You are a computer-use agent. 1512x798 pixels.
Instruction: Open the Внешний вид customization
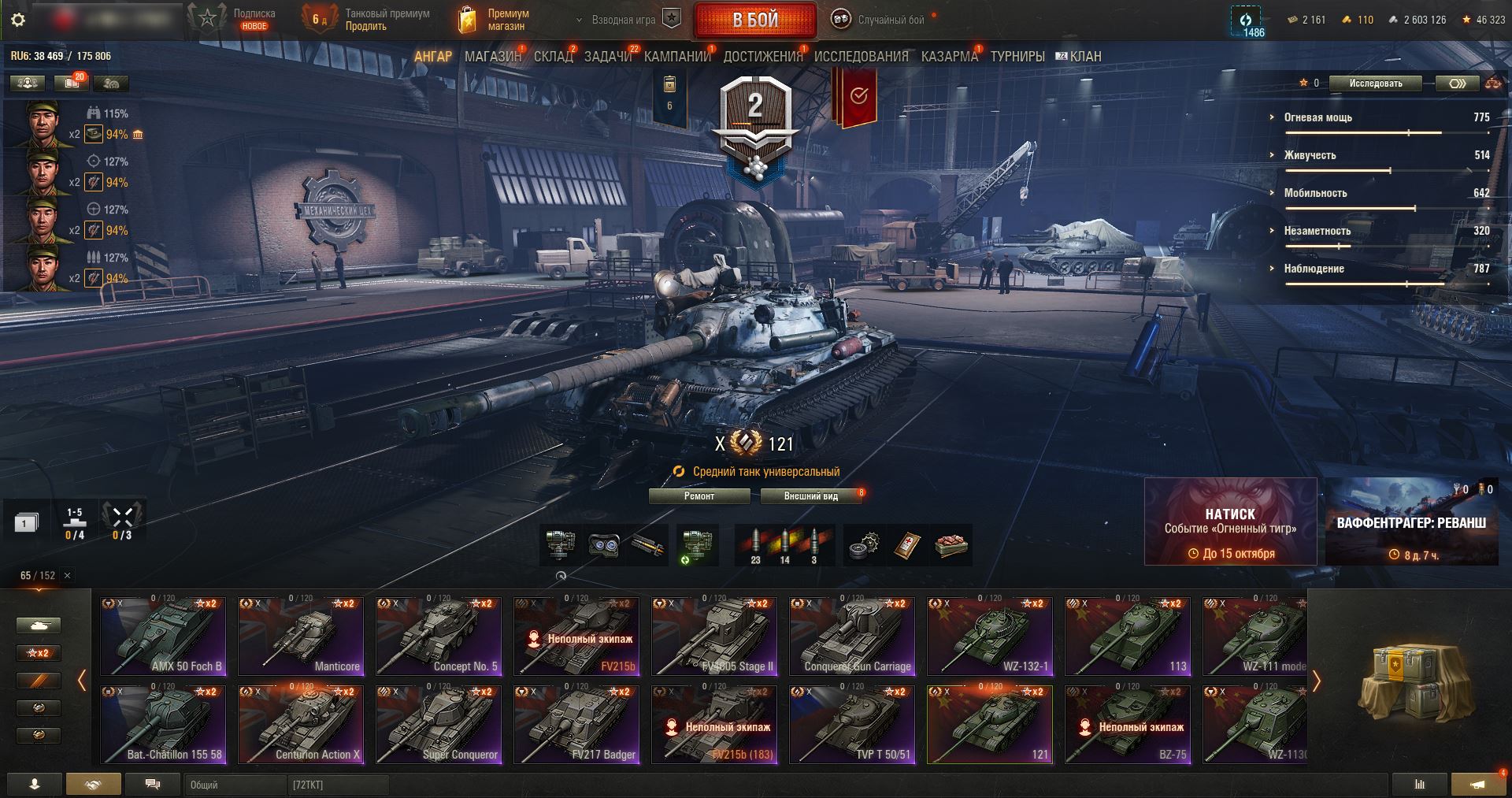point(810,496)
